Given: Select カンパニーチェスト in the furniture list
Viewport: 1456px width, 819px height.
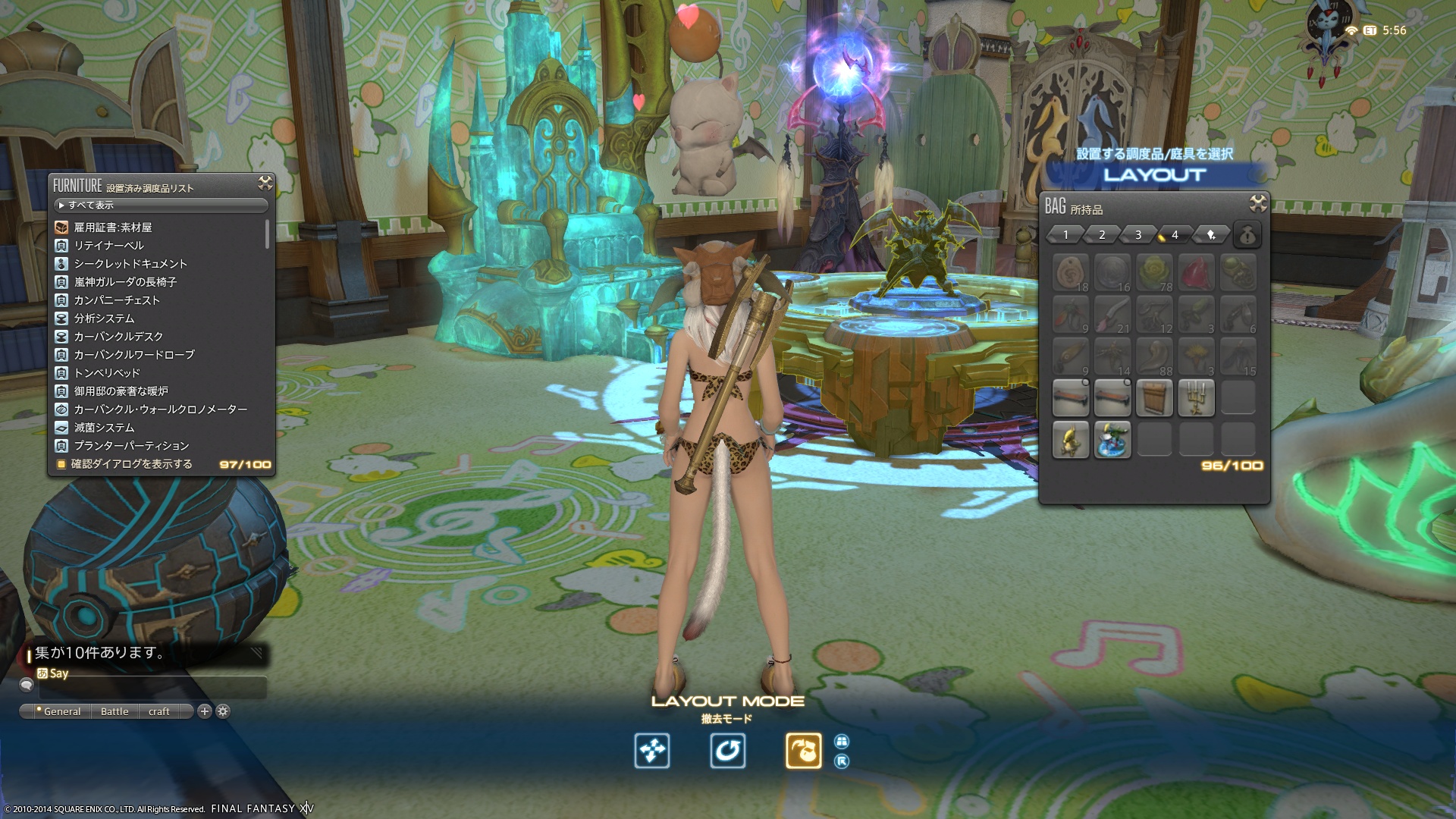Looking at the screenshot, I should (x=117, y=300).
